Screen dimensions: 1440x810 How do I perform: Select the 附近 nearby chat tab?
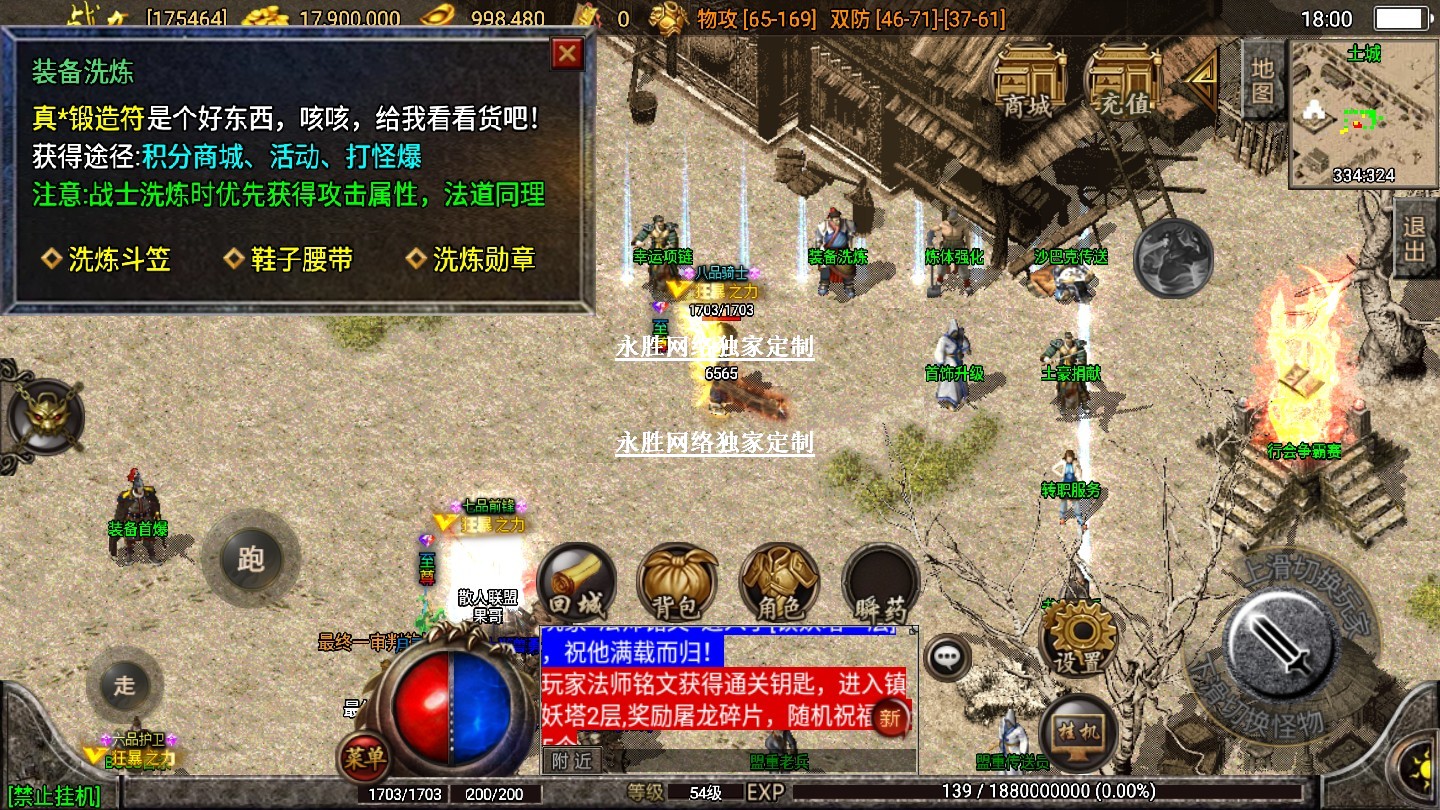point(572,760)
